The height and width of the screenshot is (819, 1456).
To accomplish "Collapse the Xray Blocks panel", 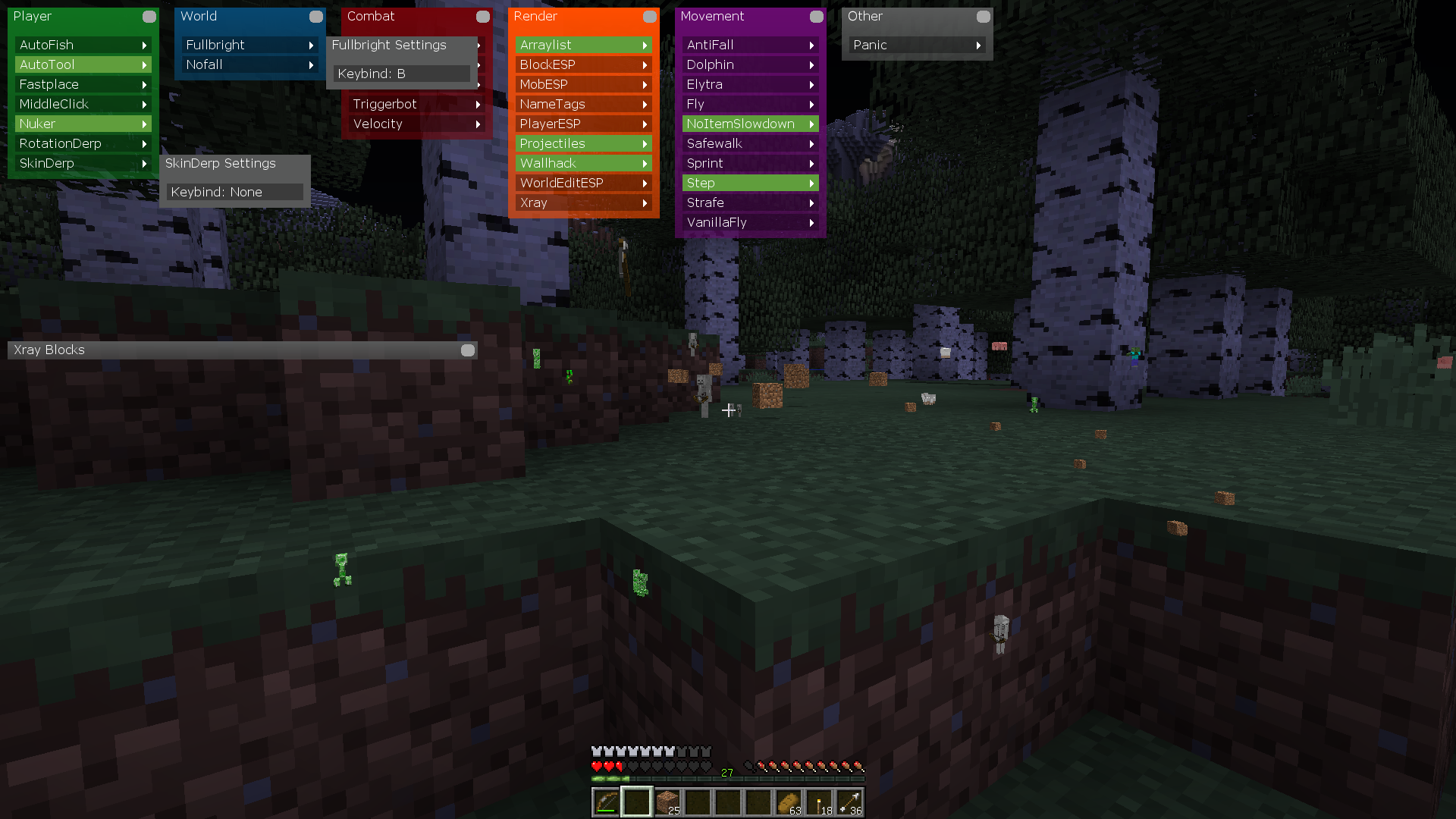I will [468, 350].
